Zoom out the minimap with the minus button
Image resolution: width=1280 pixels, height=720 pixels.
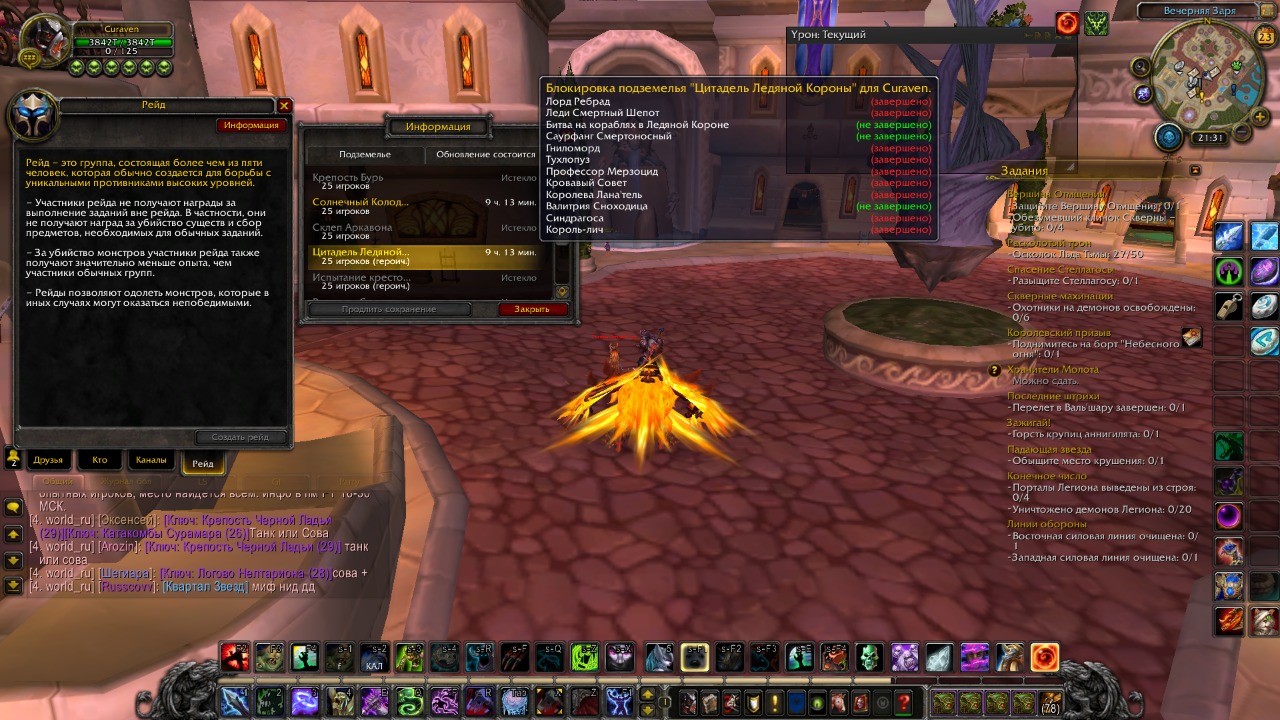point(1241,131)
